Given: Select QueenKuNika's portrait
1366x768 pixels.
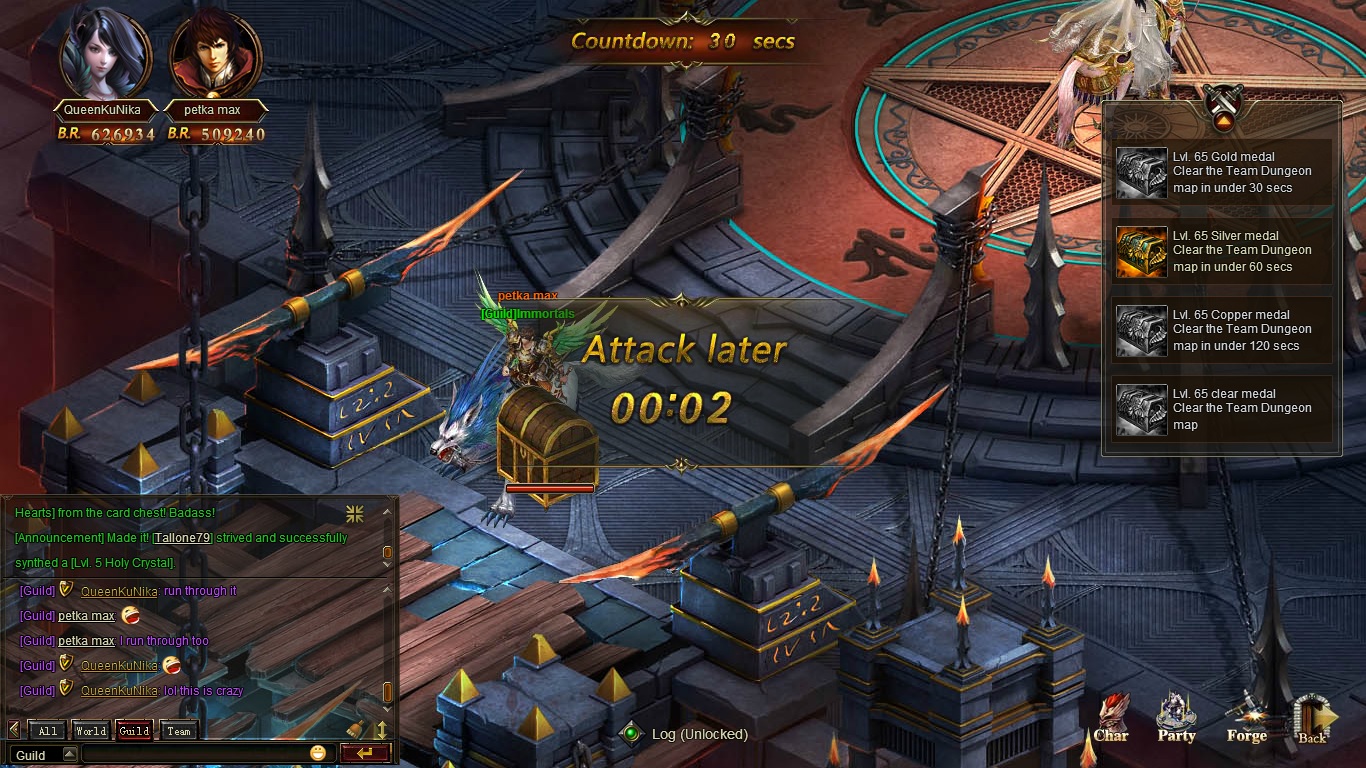Looking at the screenshot, I should point(106,52).
